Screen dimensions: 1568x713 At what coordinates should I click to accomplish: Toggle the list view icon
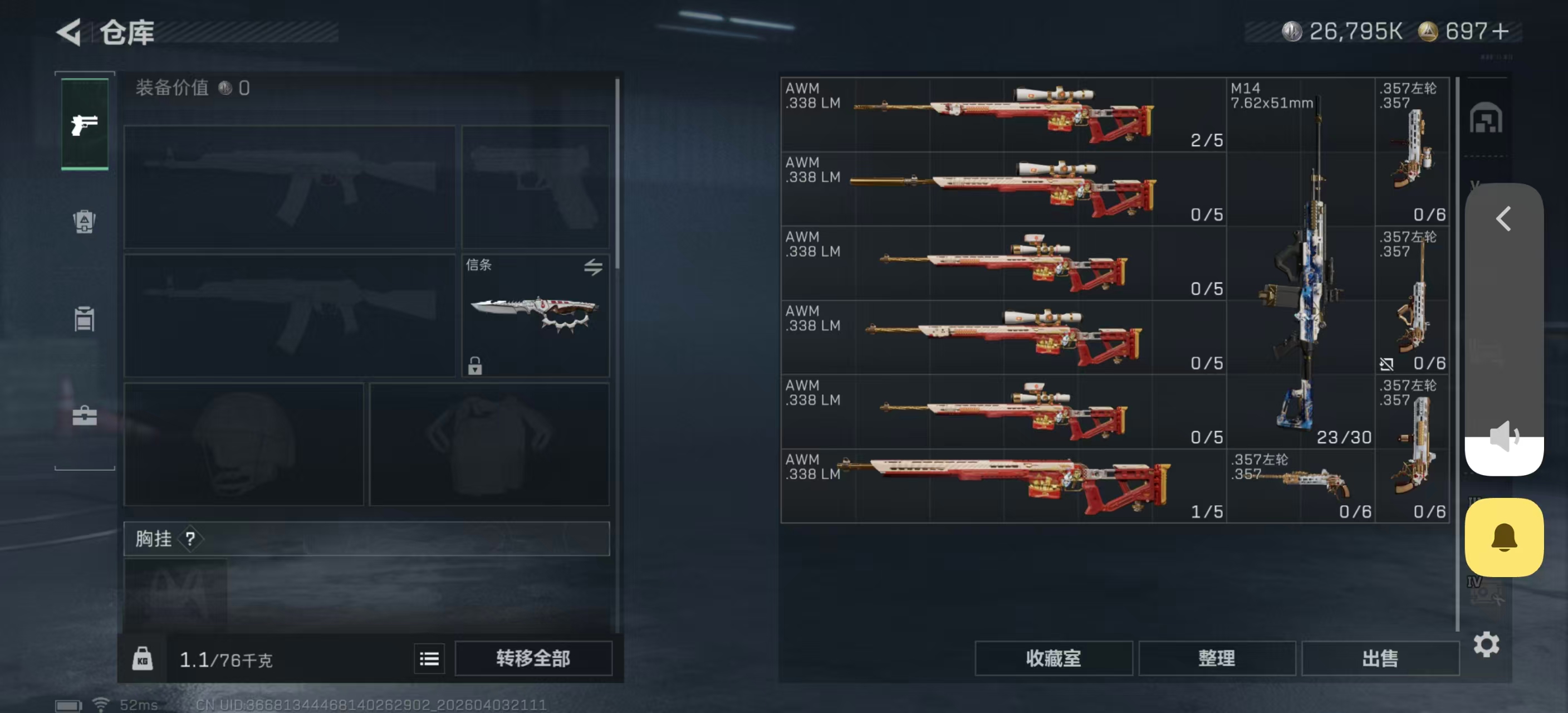tap(429, 659)
